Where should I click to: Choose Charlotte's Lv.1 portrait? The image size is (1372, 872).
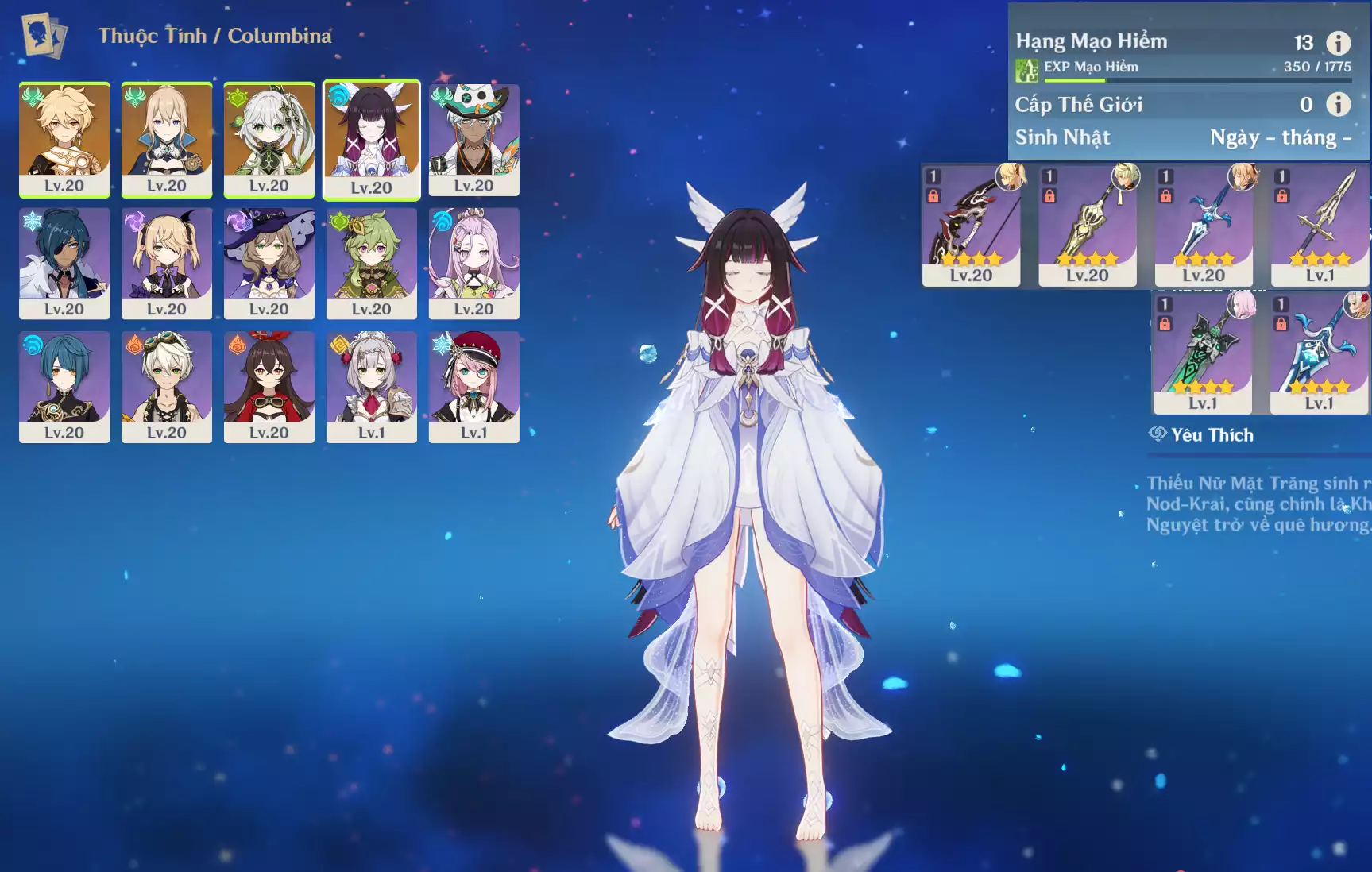(474, 386)
